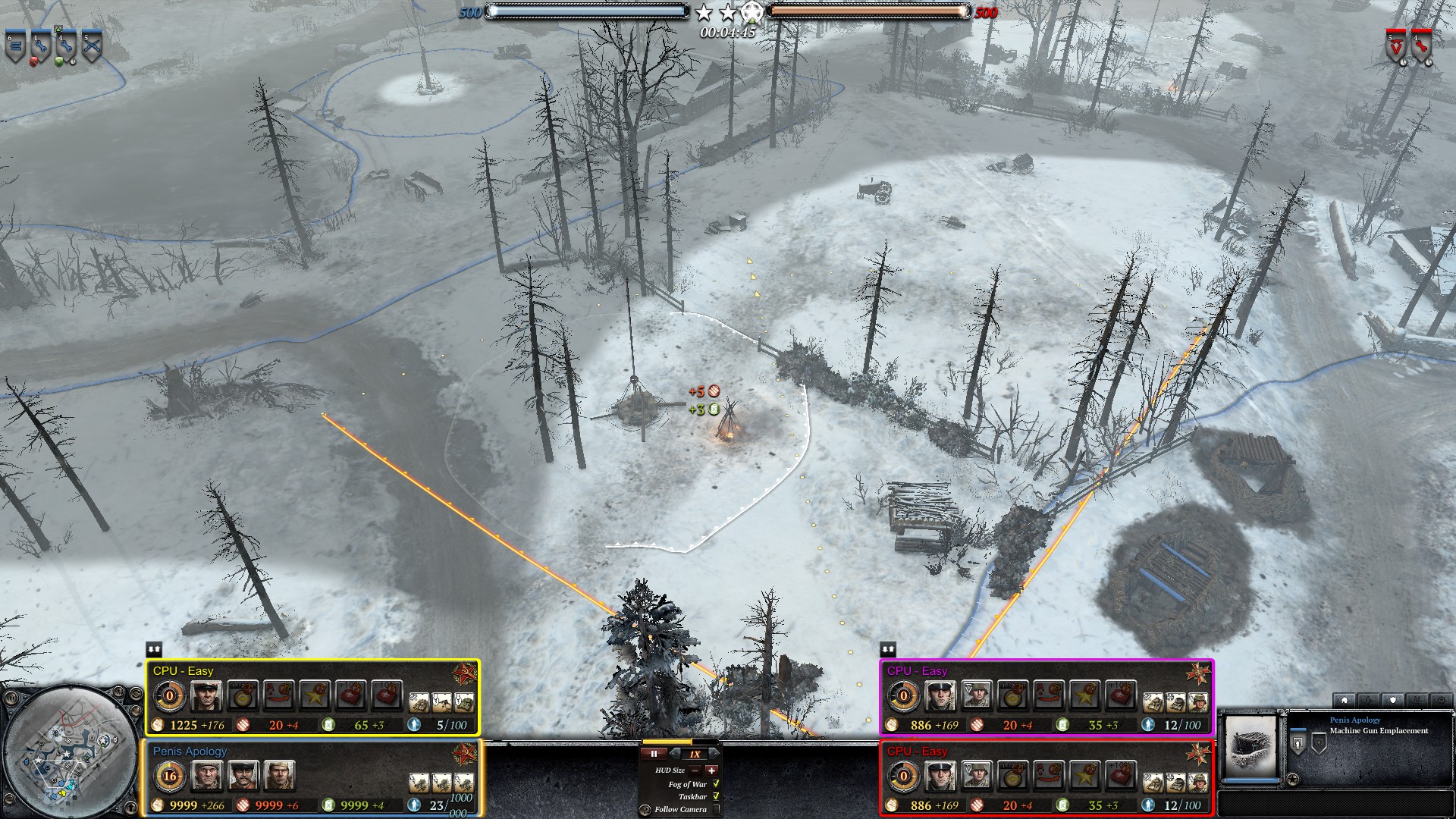The width and height of the screenshot is (1456, 819).
Task: Enable the Follow Camera checkbox
Action: coord(715,809)
